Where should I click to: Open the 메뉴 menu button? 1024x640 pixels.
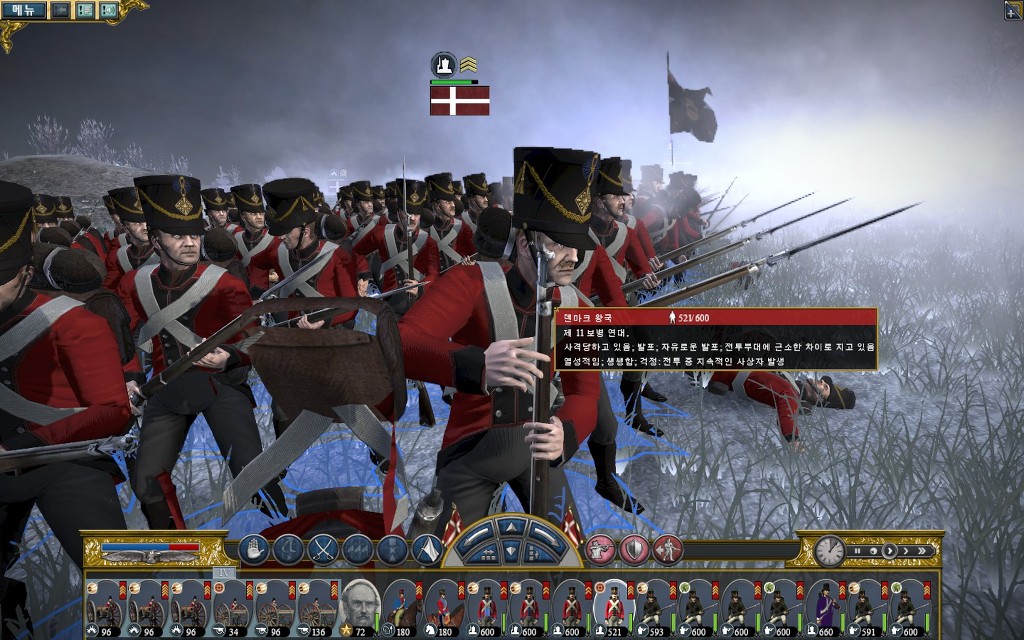click(22, 10)
